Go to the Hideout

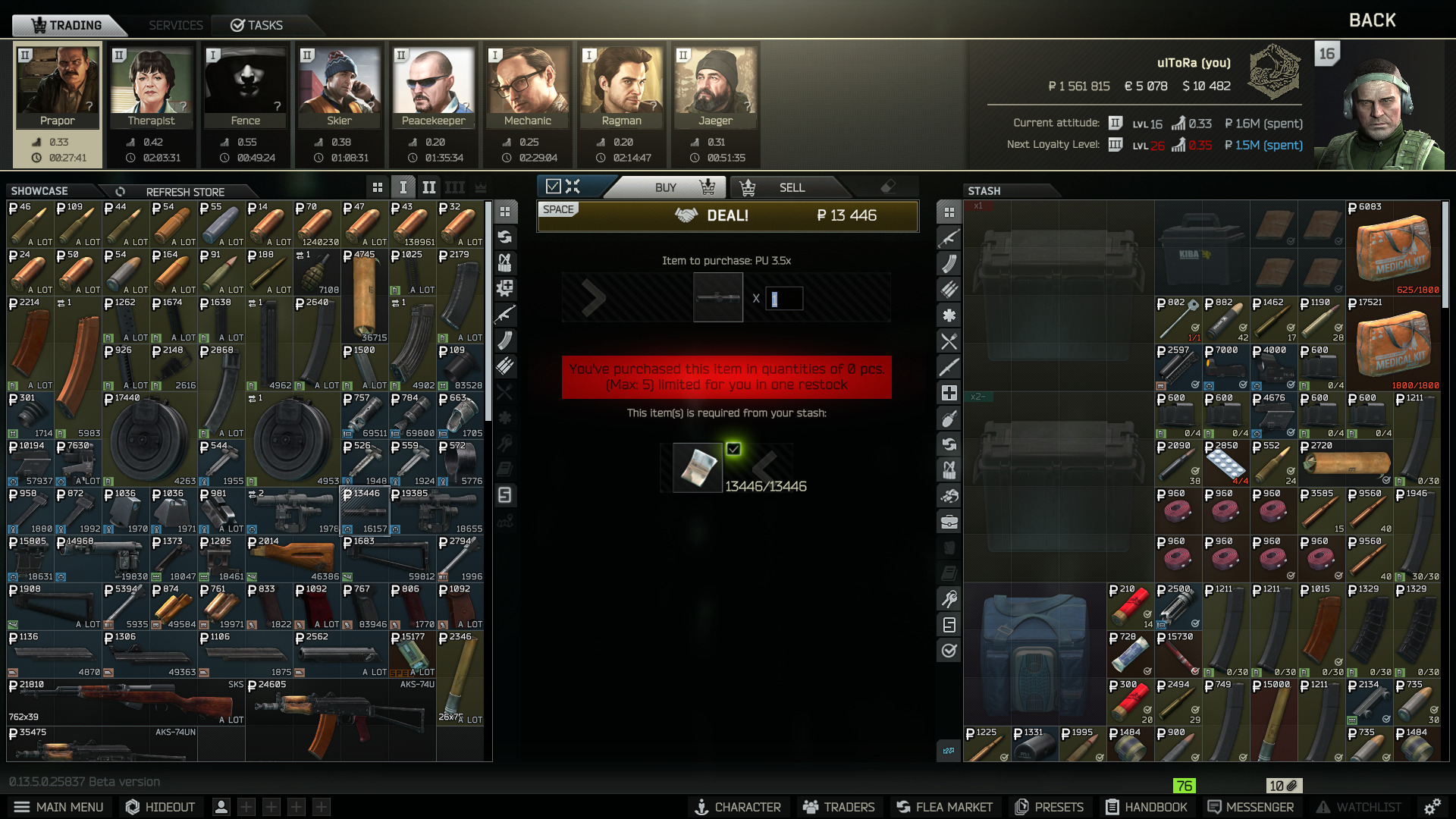(x=160, y=807)
